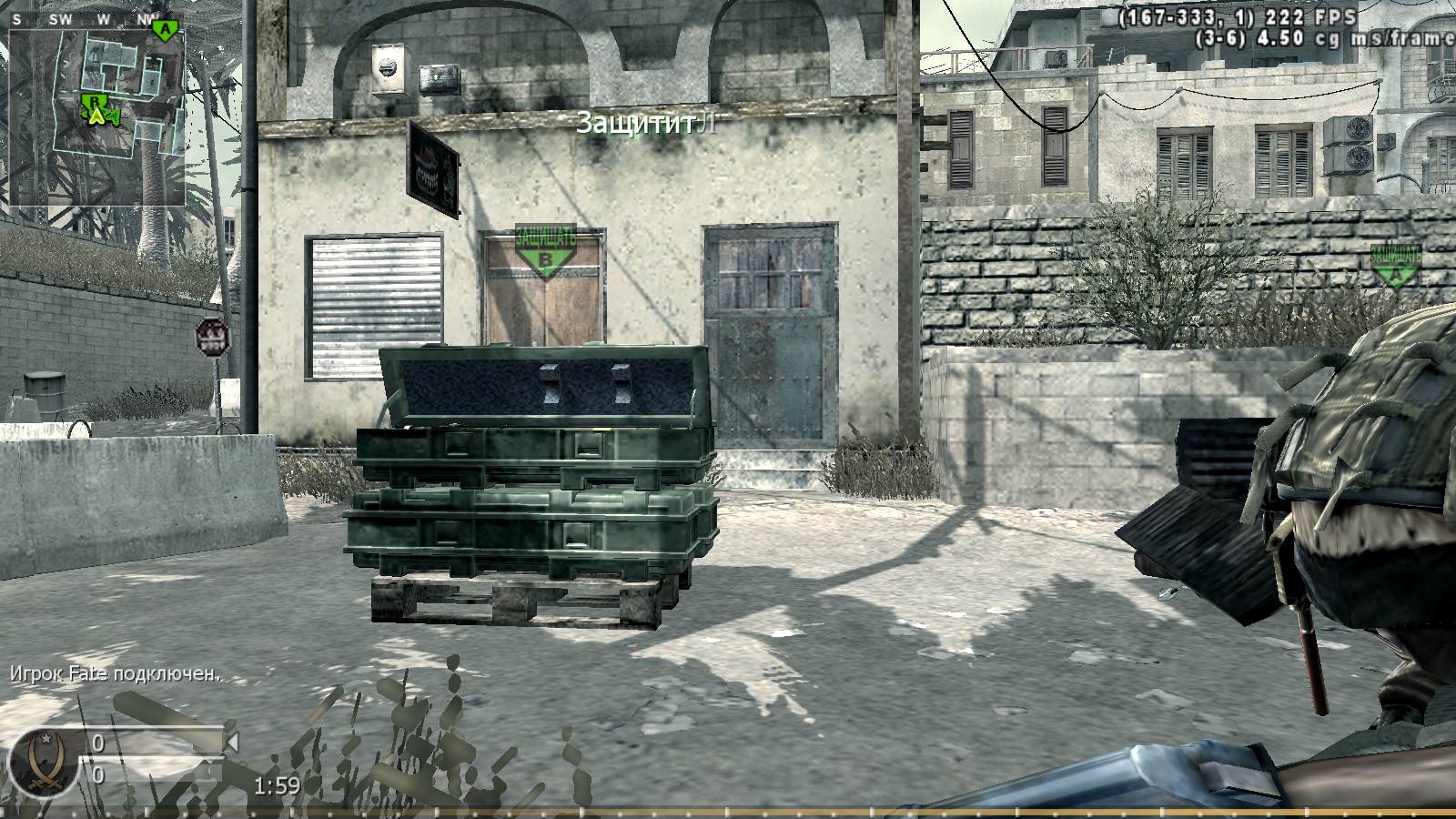The width and height of the screenshot is (1456, 819).
Task: Select the objective B marker on the minimap
Action: [x=95, y=101]
